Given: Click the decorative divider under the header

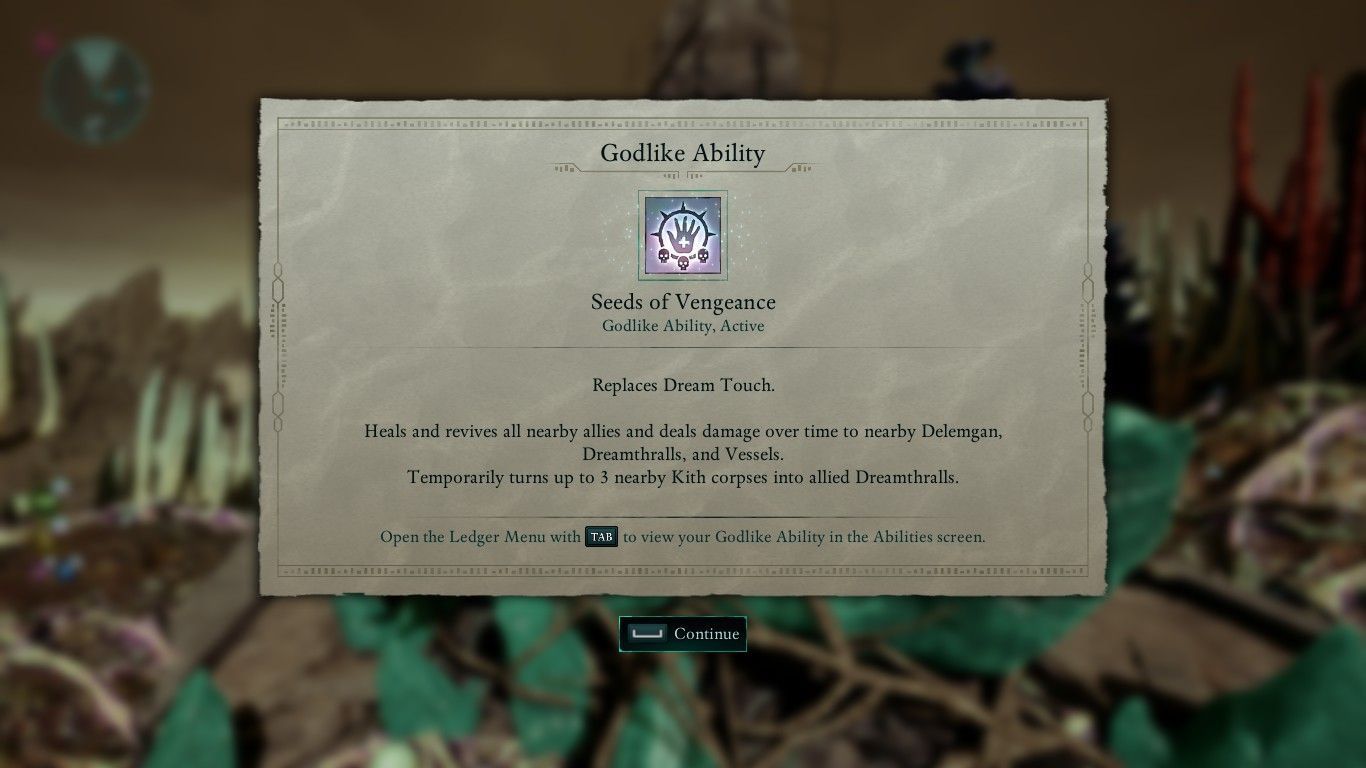Looking at the screenshot, I should [x=683, y=170].
